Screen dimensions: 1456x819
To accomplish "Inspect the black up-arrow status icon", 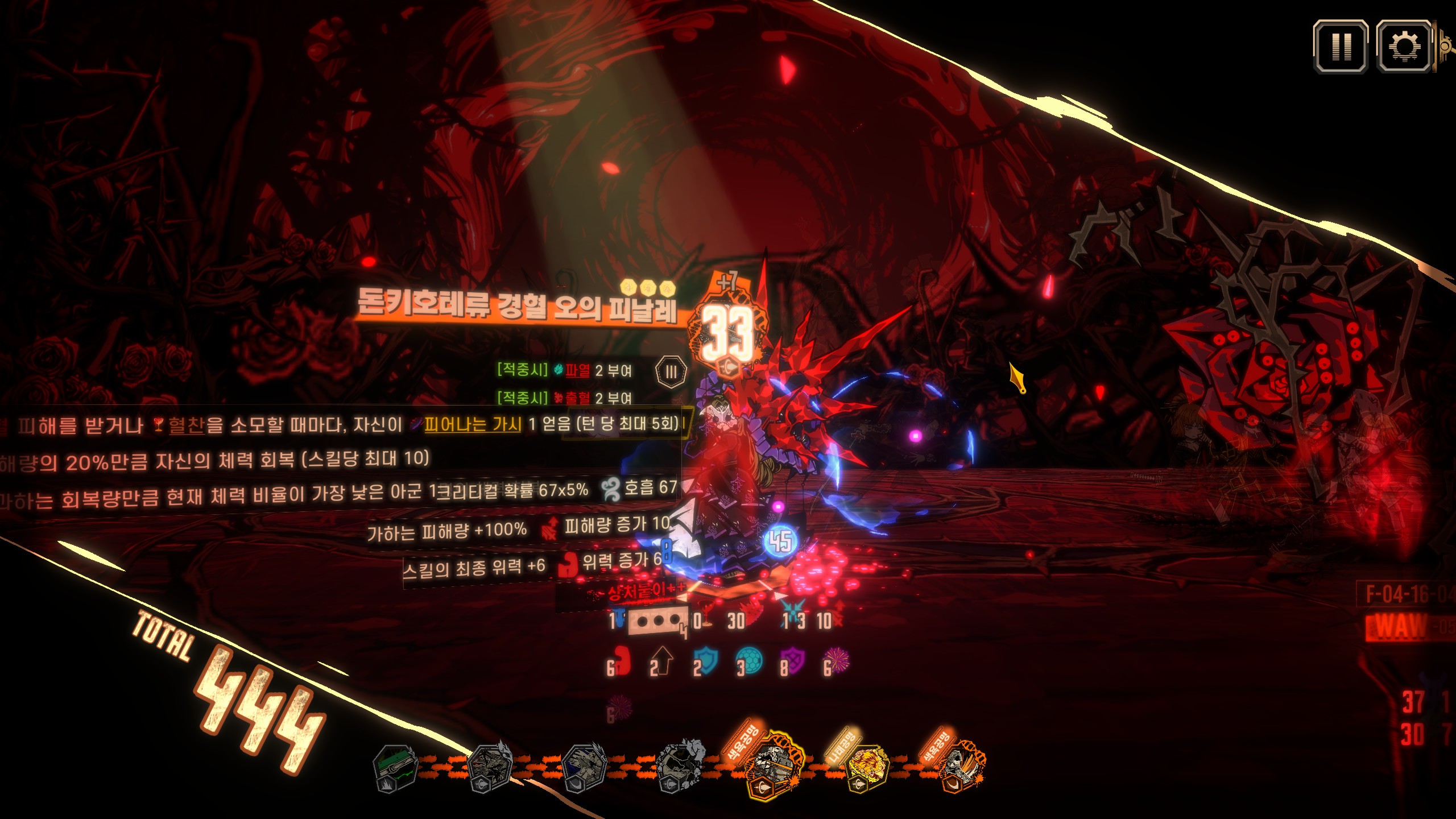I will [x=662, y=662].
